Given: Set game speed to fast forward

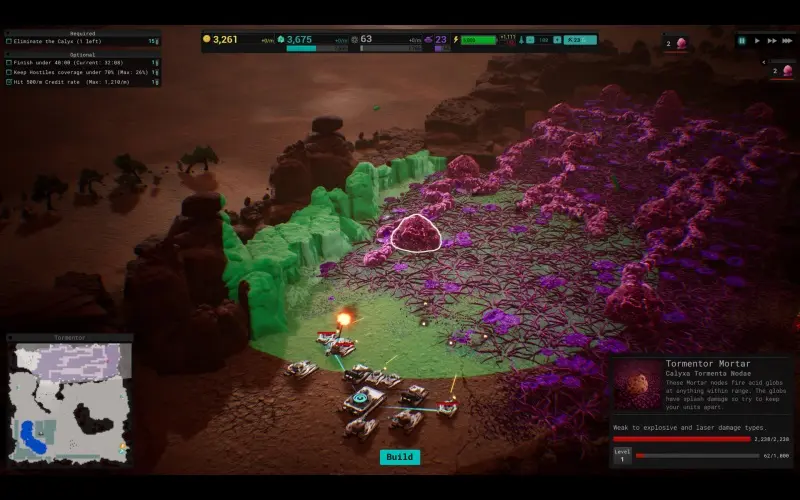Looking at the screenshot, I should pyautogui.click(x=771, y=41).
